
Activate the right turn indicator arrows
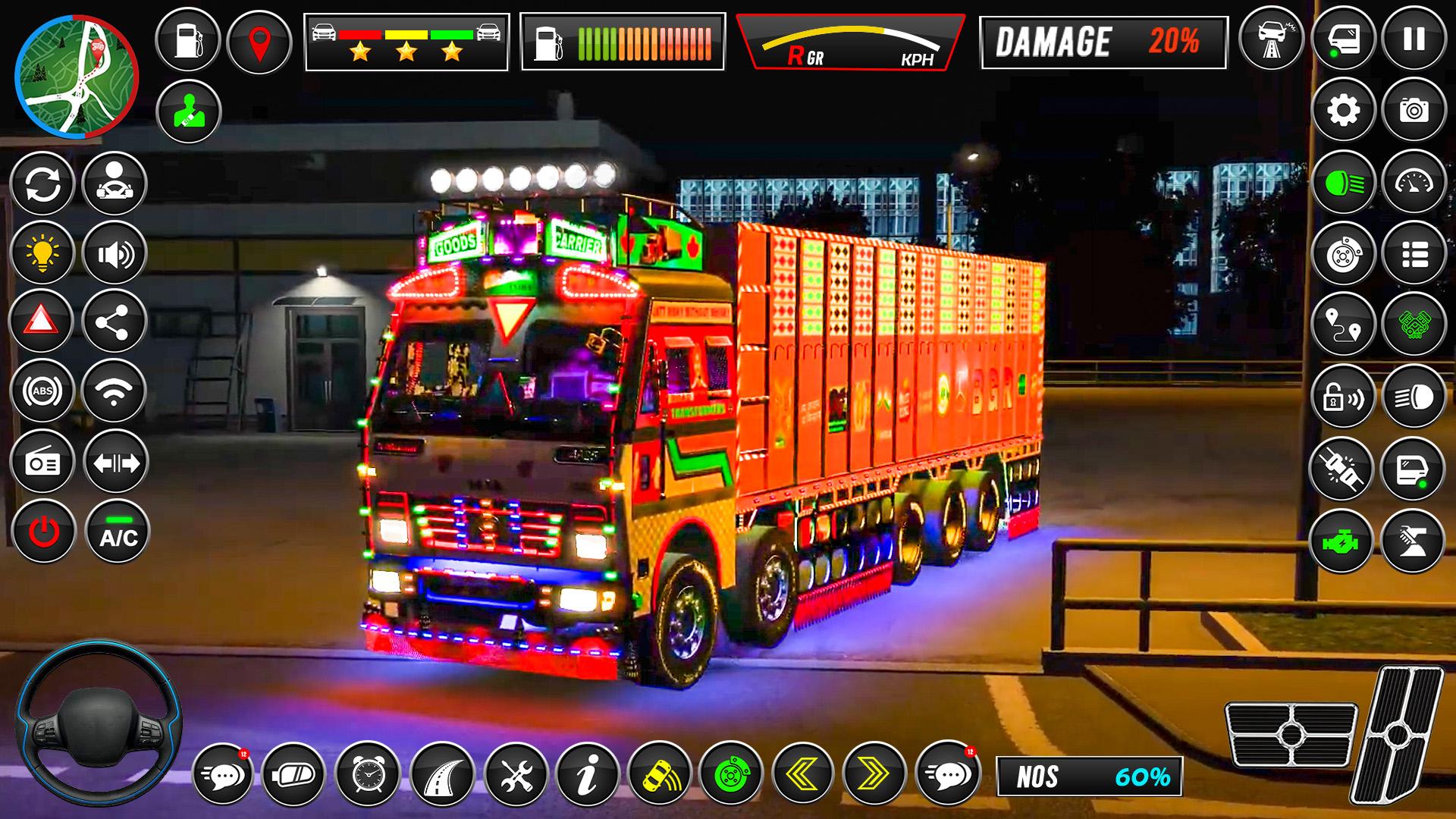pos(874,774)
